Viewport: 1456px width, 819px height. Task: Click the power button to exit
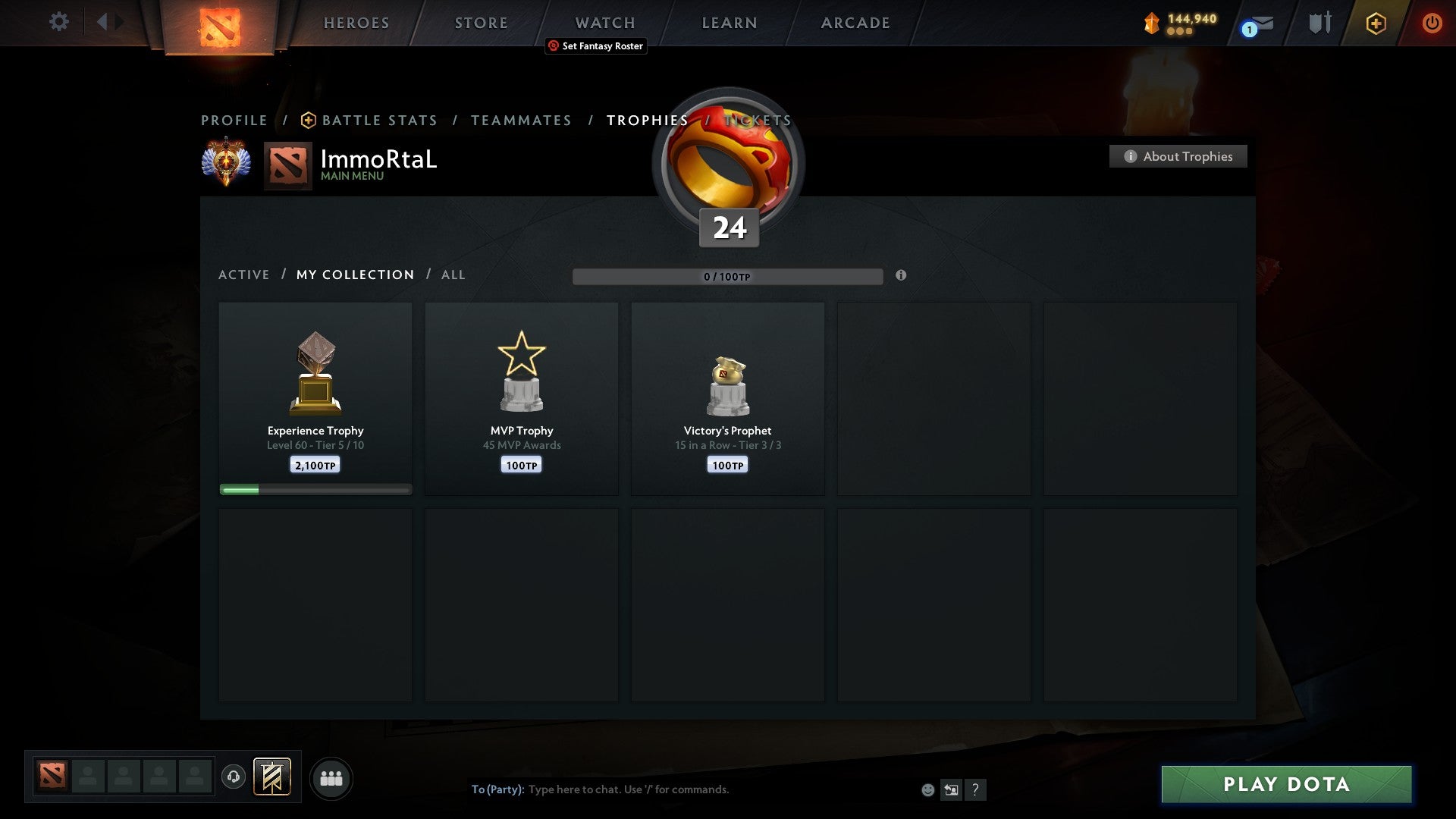click(1432, 23)
